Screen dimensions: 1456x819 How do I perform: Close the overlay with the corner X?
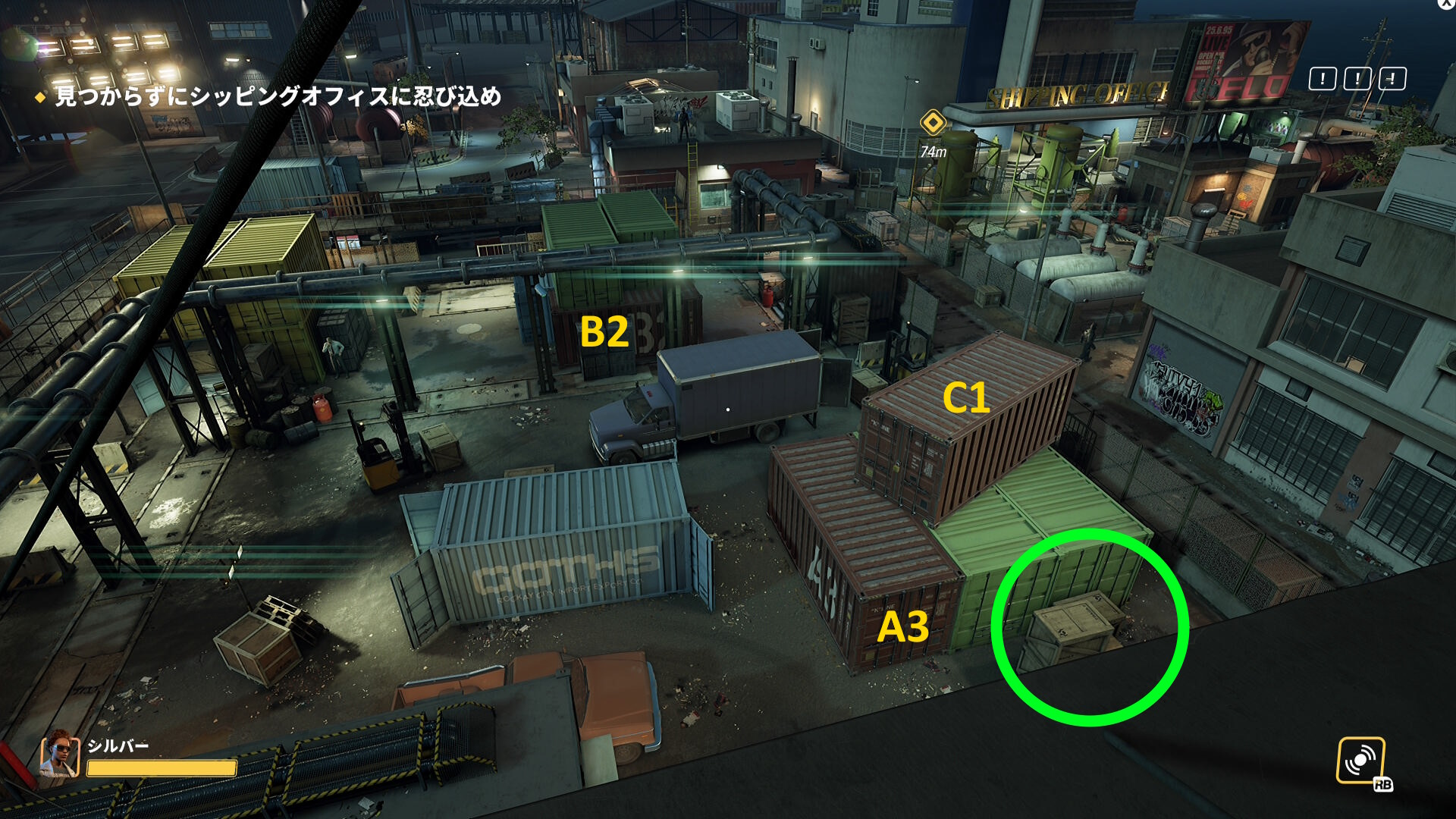click(1446, 4)
